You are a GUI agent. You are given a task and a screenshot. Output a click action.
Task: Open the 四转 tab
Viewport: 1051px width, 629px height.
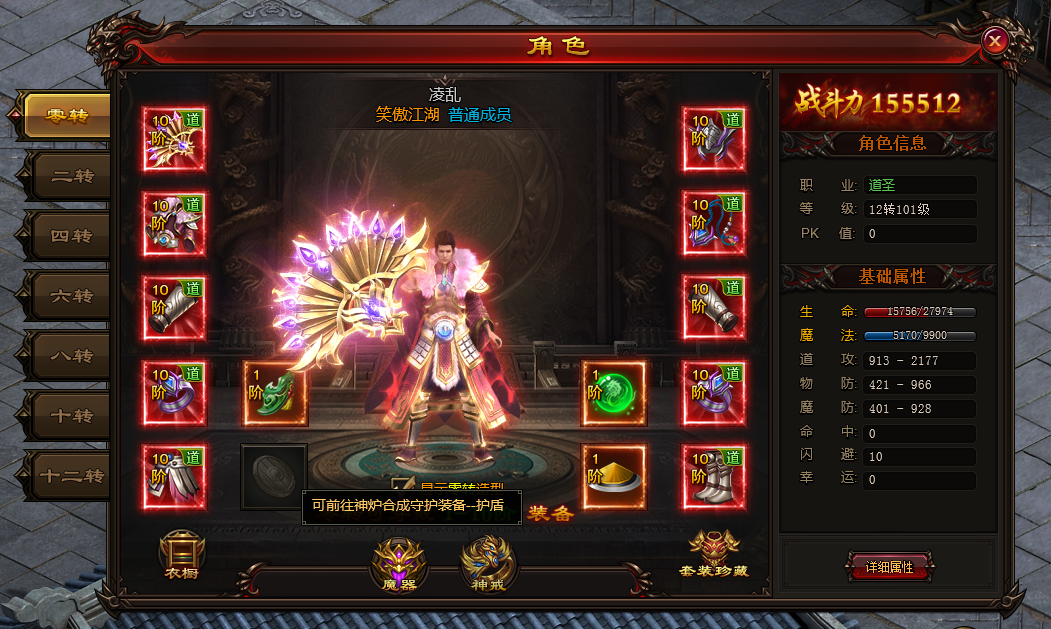(70, 236)
